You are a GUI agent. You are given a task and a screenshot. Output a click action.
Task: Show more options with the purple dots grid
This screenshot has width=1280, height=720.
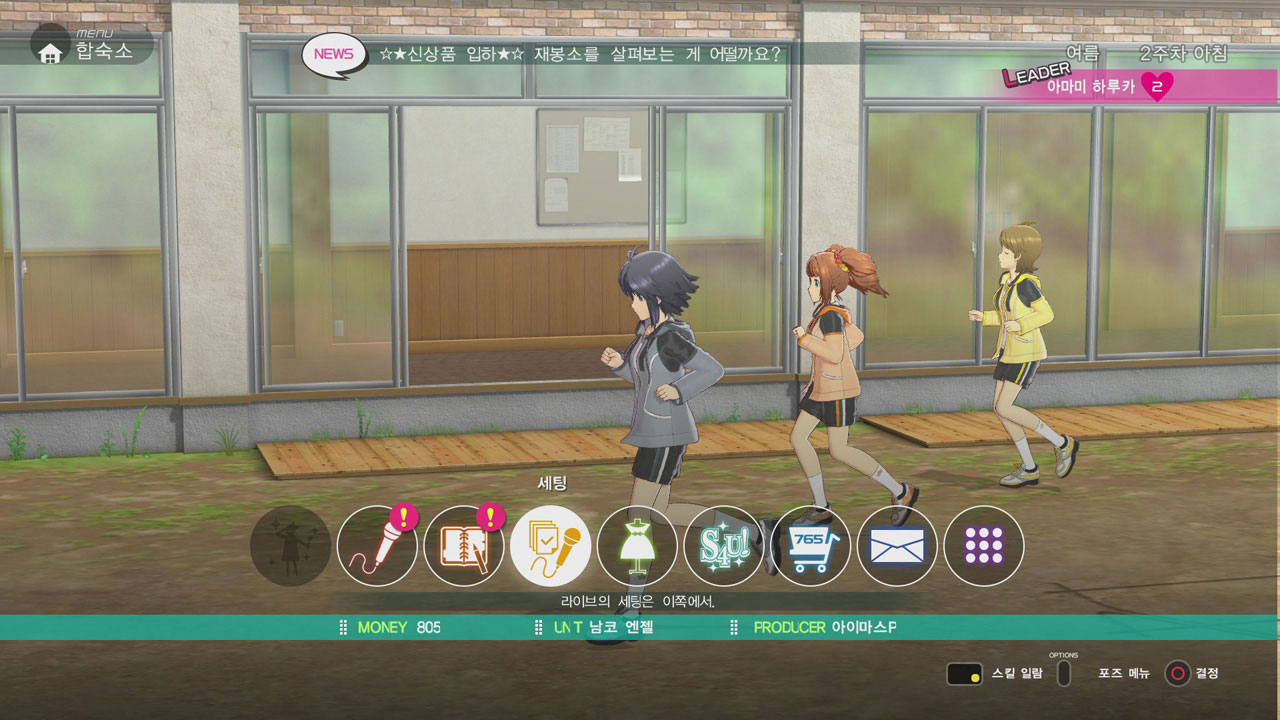coord(983,546)
